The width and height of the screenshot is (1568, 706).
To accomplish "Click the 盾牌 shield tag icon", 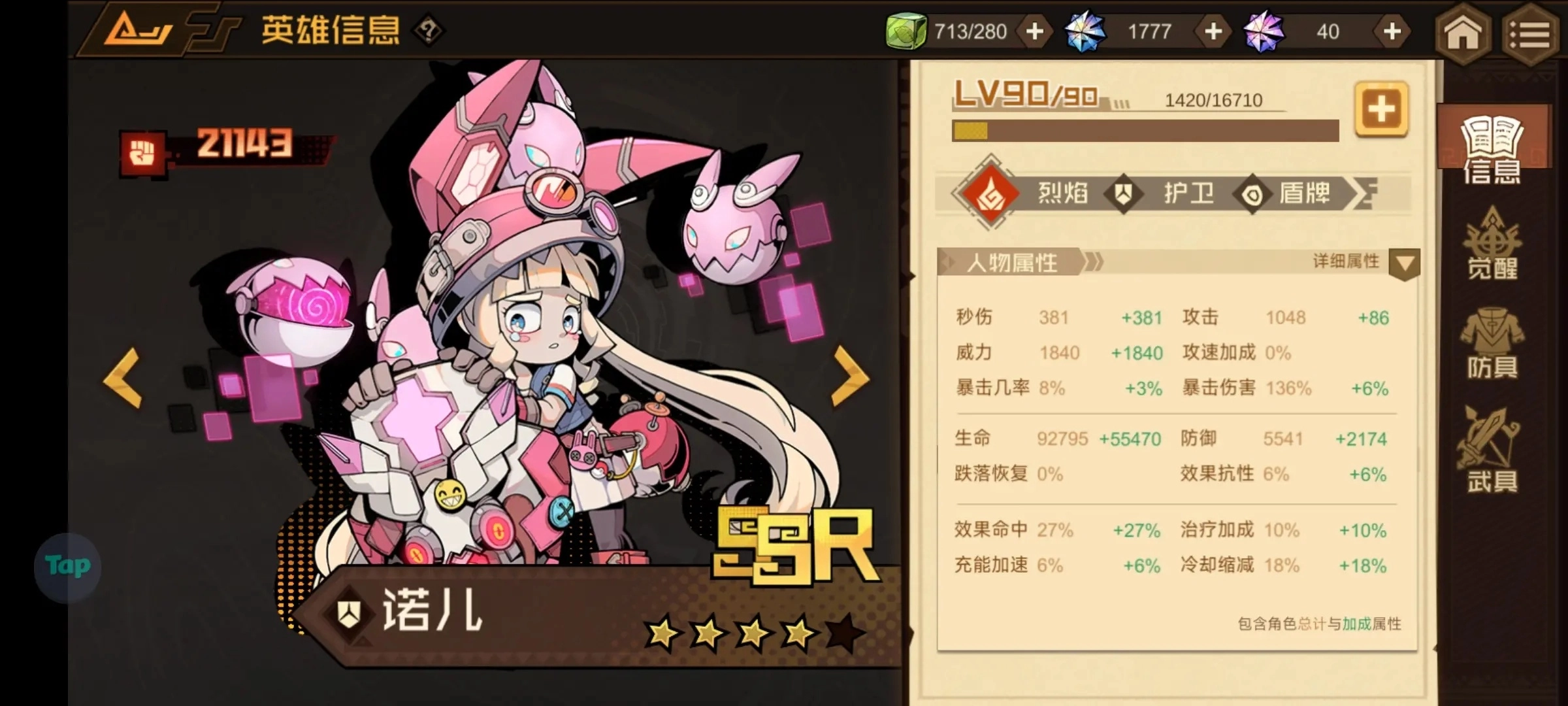I will pos(1252,193).
